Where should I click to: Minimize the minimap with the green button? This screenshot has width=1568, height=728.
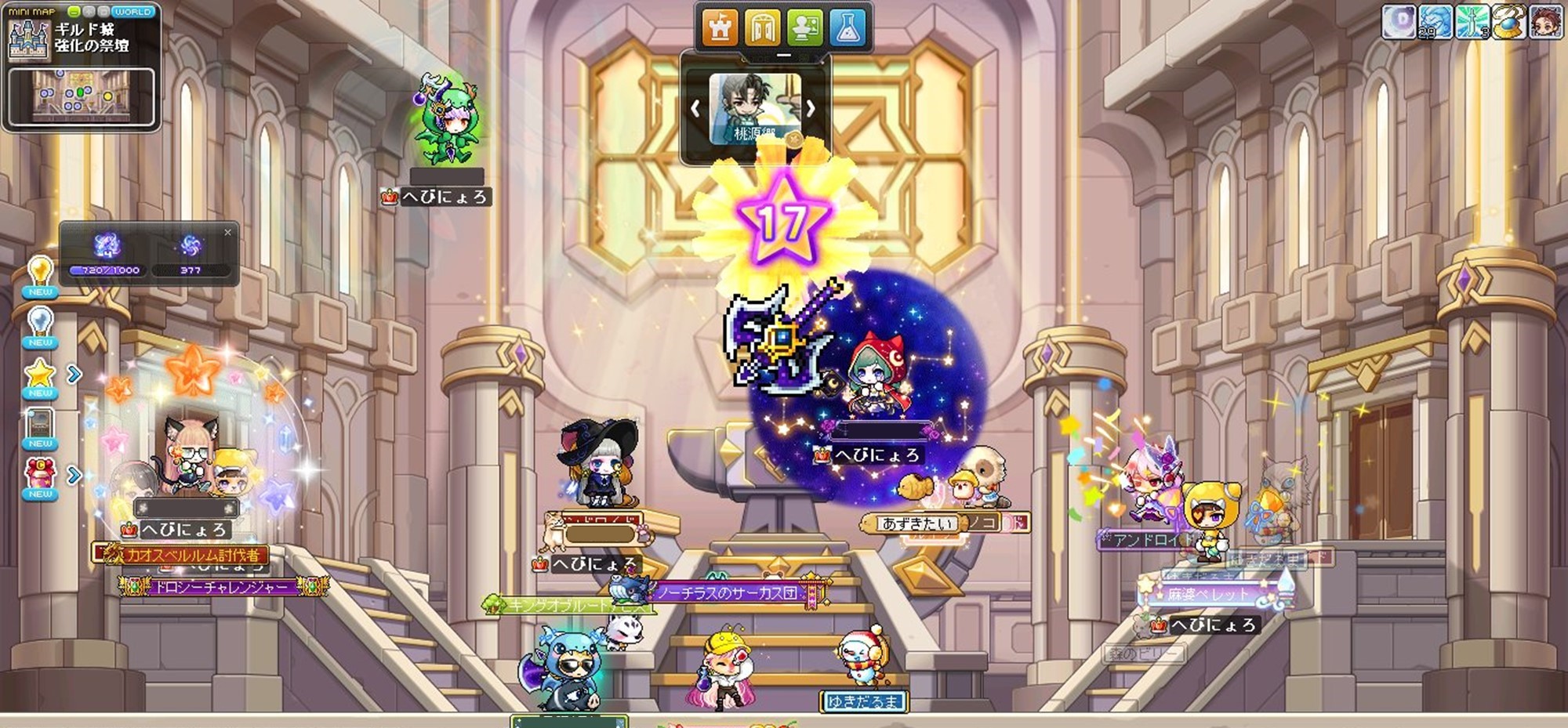[x=74, y=12]
